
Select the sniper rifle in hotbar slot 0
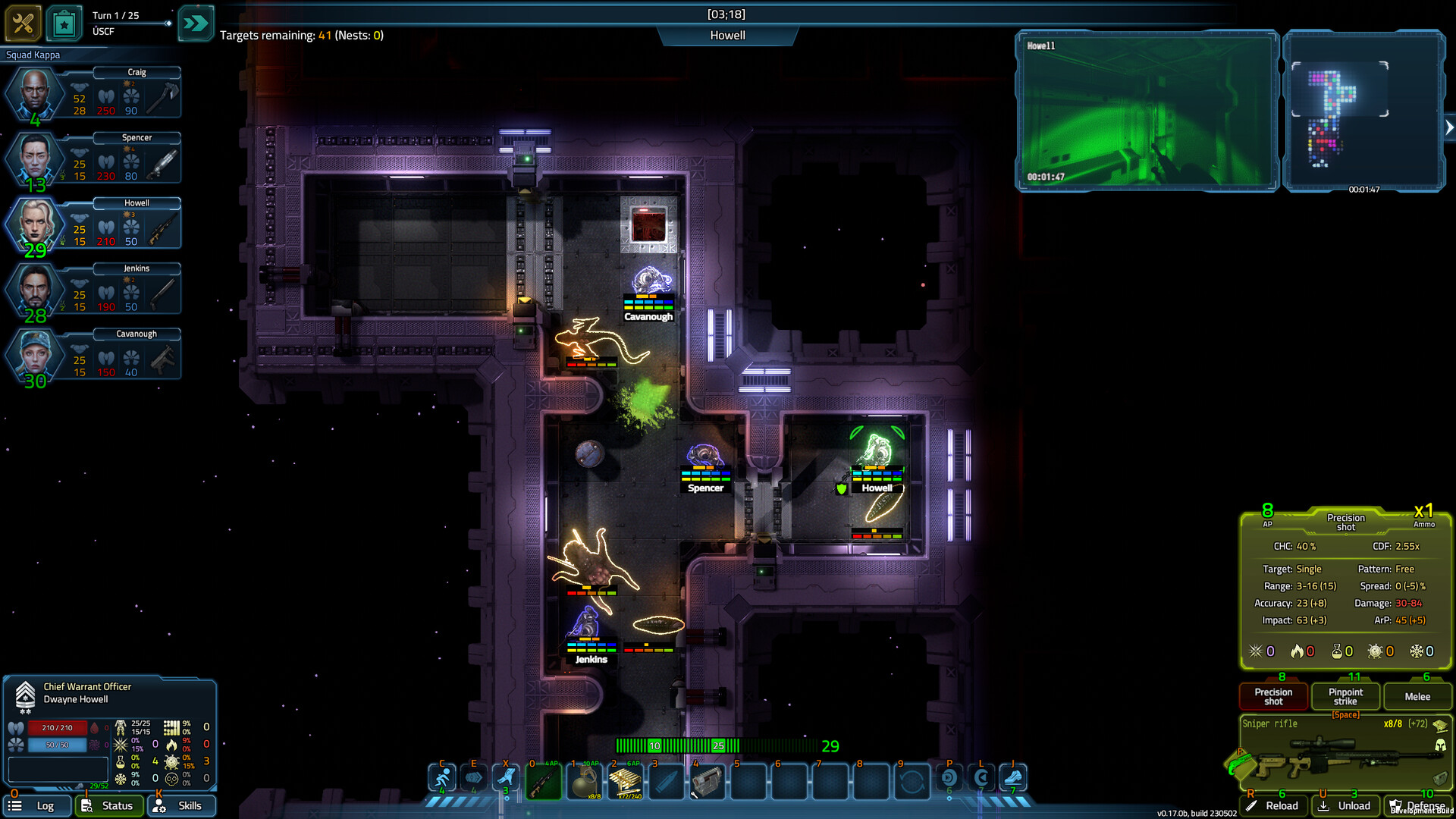[x=544, y=781]
